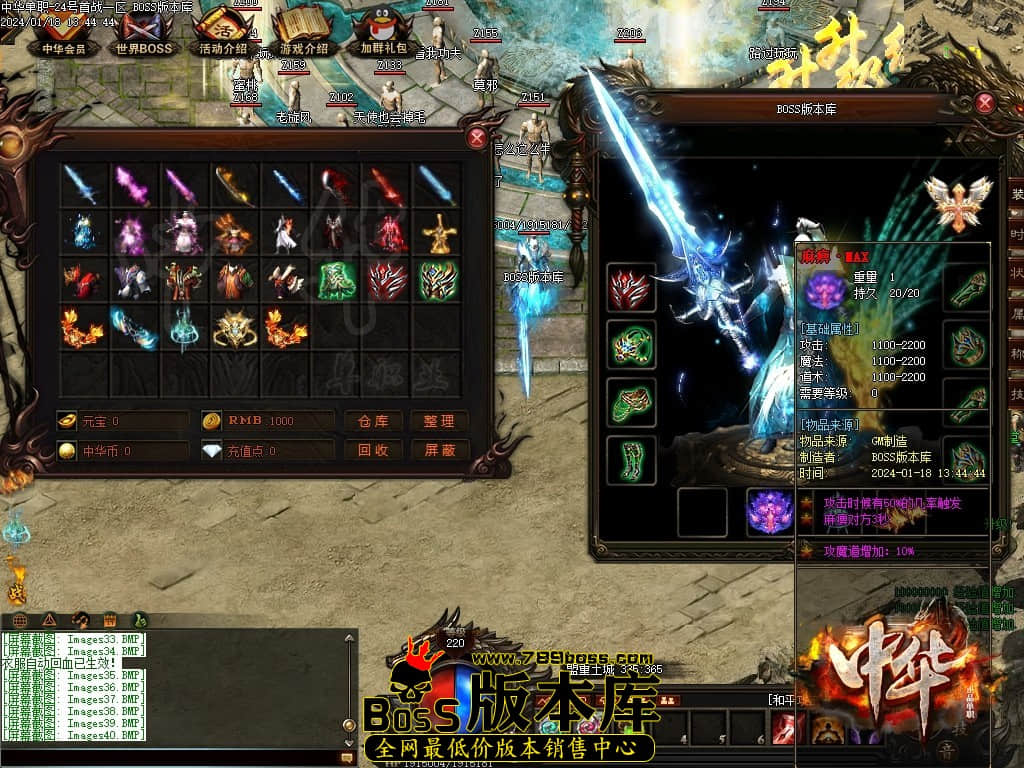Open the 中华会员 membership menu

coord(64,36)
